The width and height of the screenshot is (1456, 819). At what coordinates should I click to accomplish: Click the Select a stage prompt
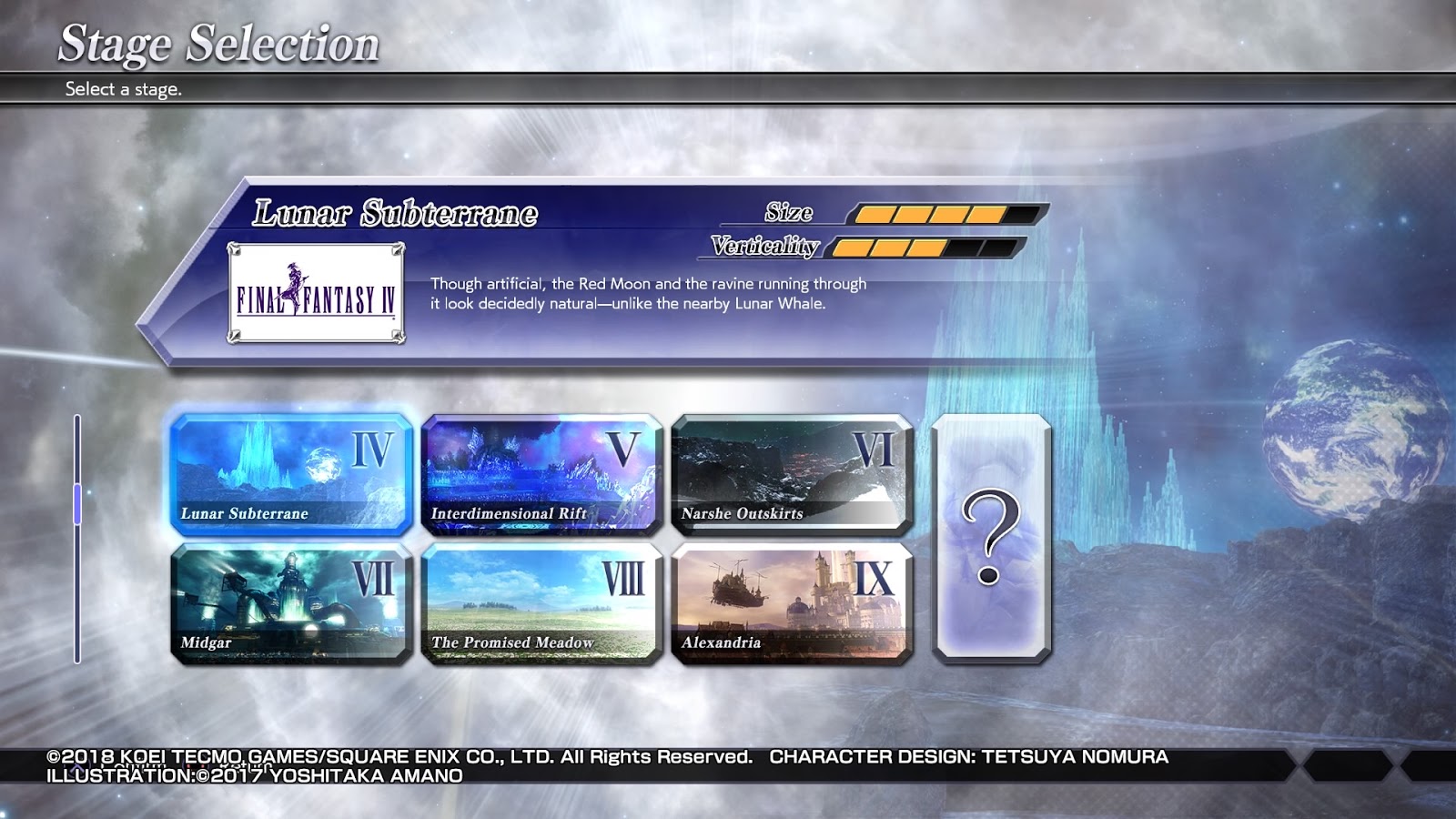pyautogui.click(x=123, y=89)
